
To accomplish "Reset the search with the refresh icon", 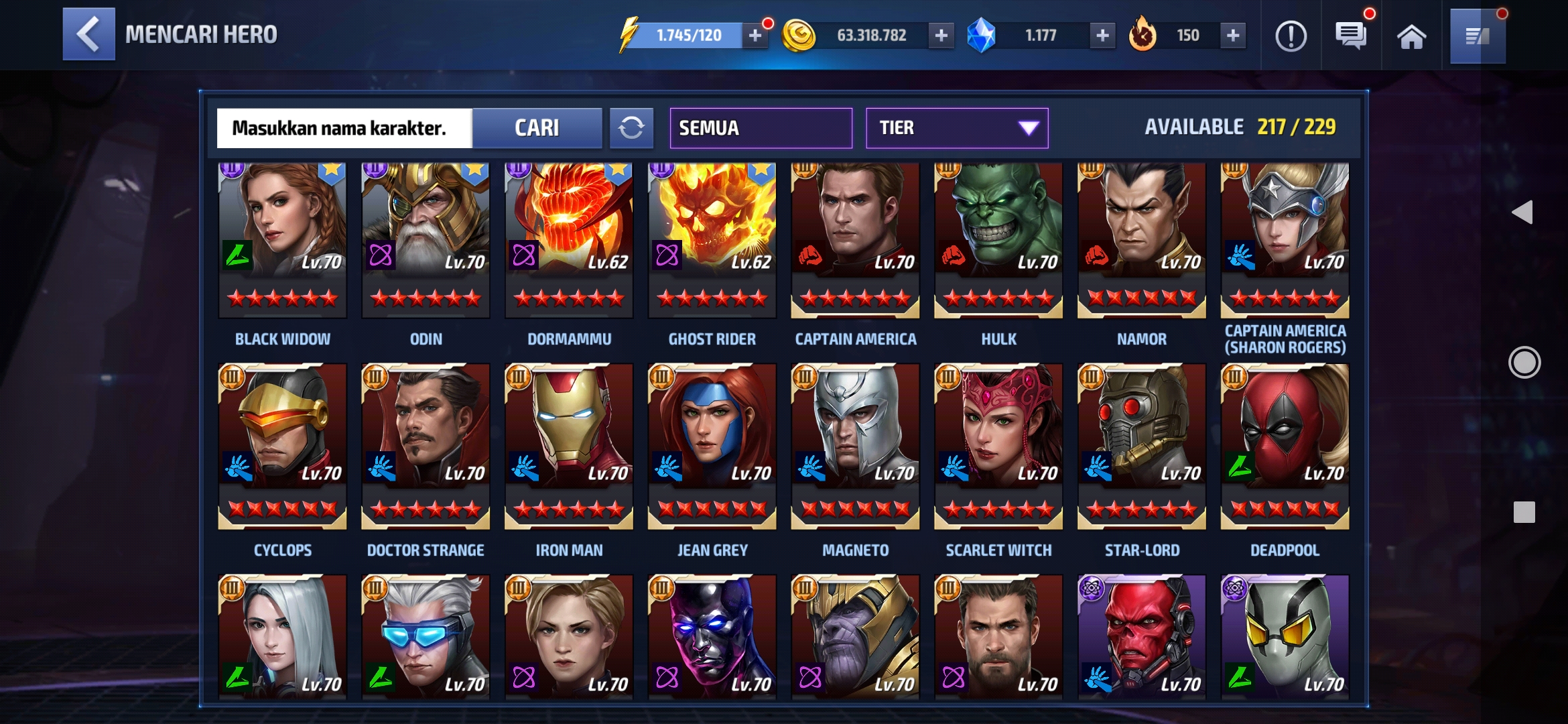I will click(x=631, y=128).
